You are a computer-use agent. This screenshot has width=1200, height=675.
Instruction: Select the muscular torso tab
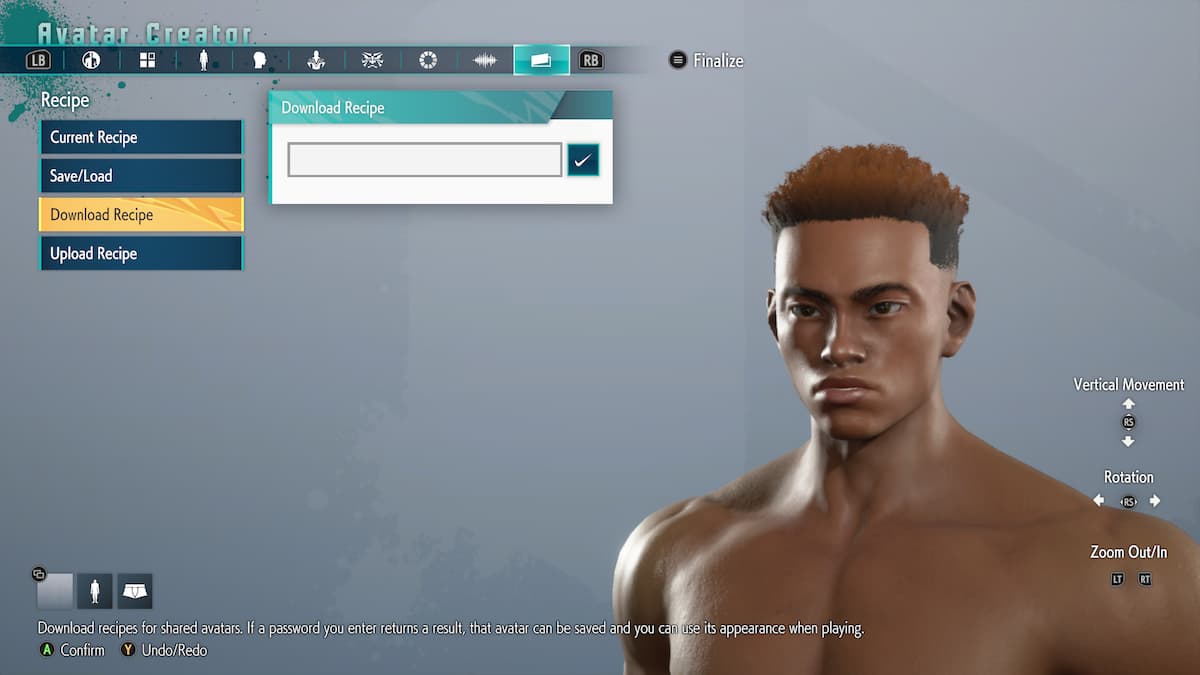(316, 61)
